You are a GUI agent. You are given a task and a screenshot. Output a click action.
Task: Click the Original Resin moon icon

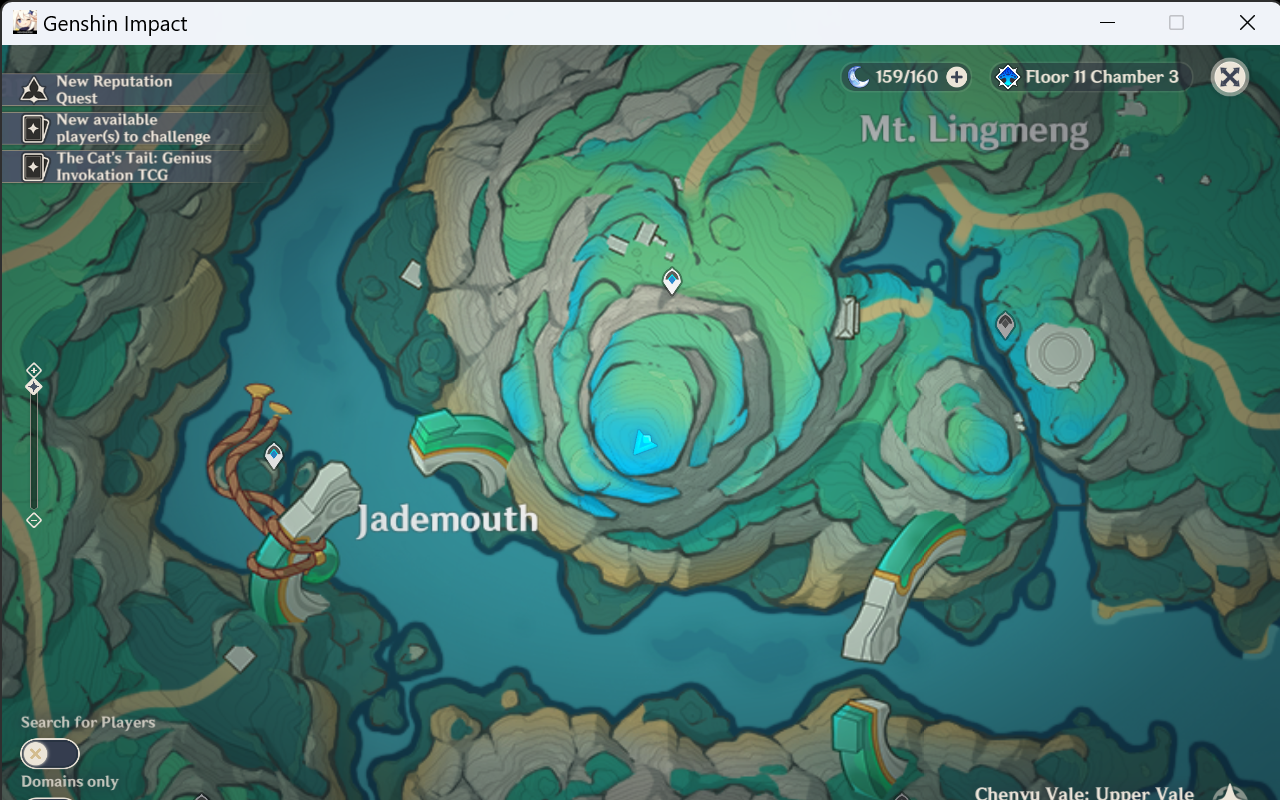[860, 77]
